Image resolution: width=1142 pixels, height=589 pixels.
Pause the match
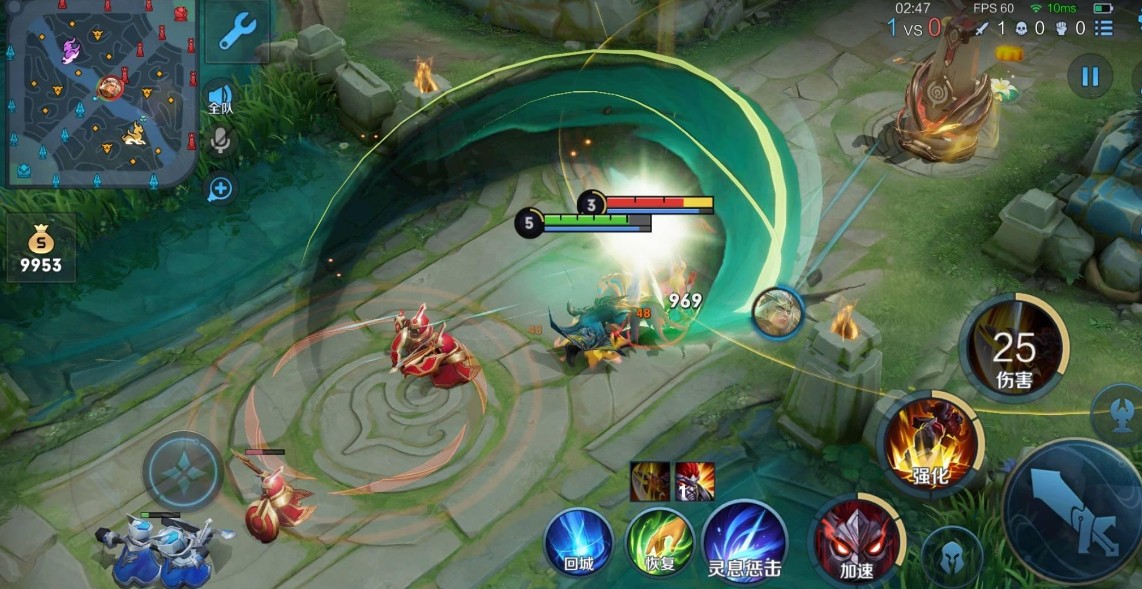coord(1089,76)
